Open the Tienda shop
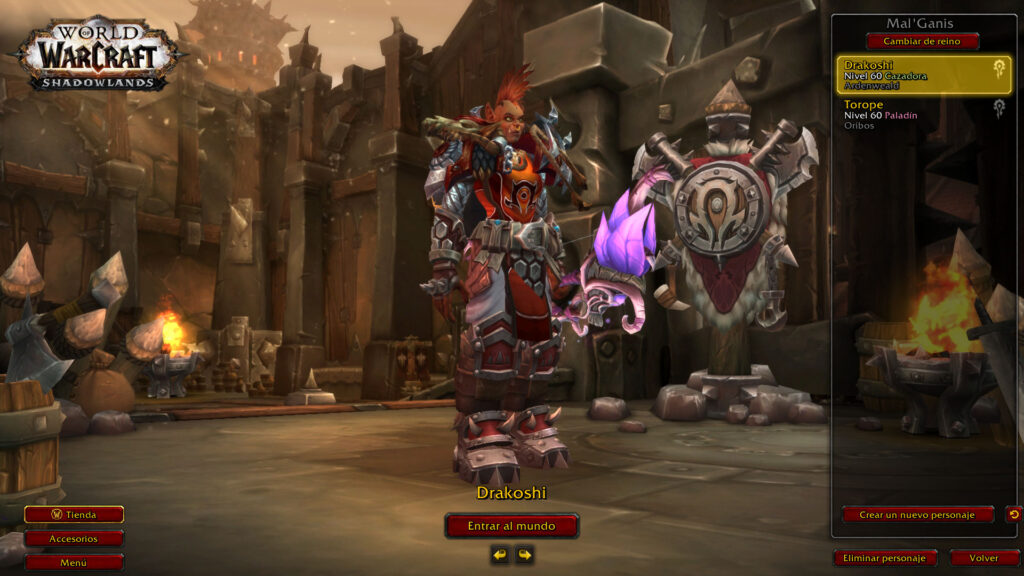The width and height of the screenshot is (1024, 576). [x=75, y=515]
